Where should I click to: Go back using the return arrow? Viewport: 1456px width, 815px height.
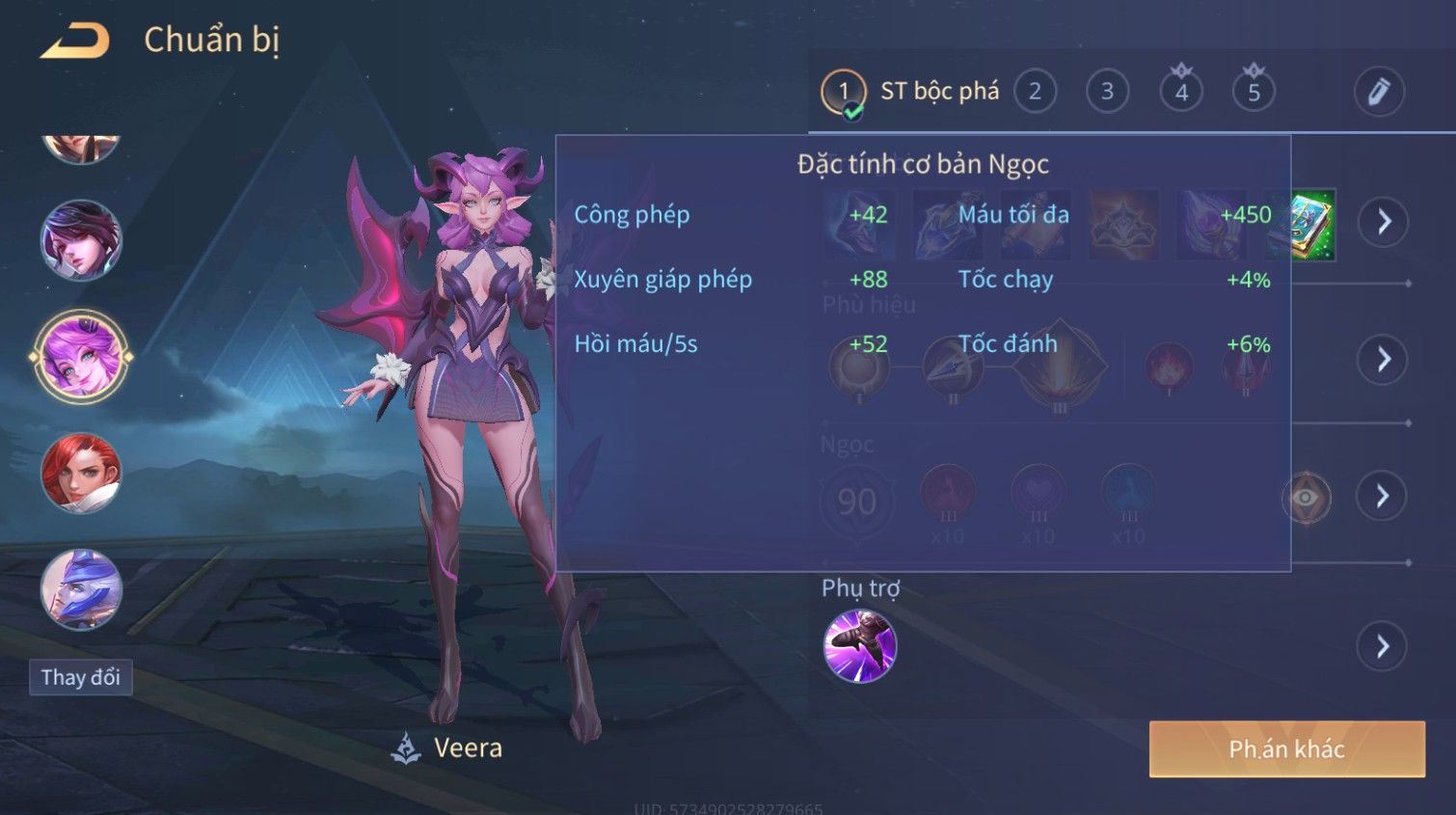click(74, 41)
